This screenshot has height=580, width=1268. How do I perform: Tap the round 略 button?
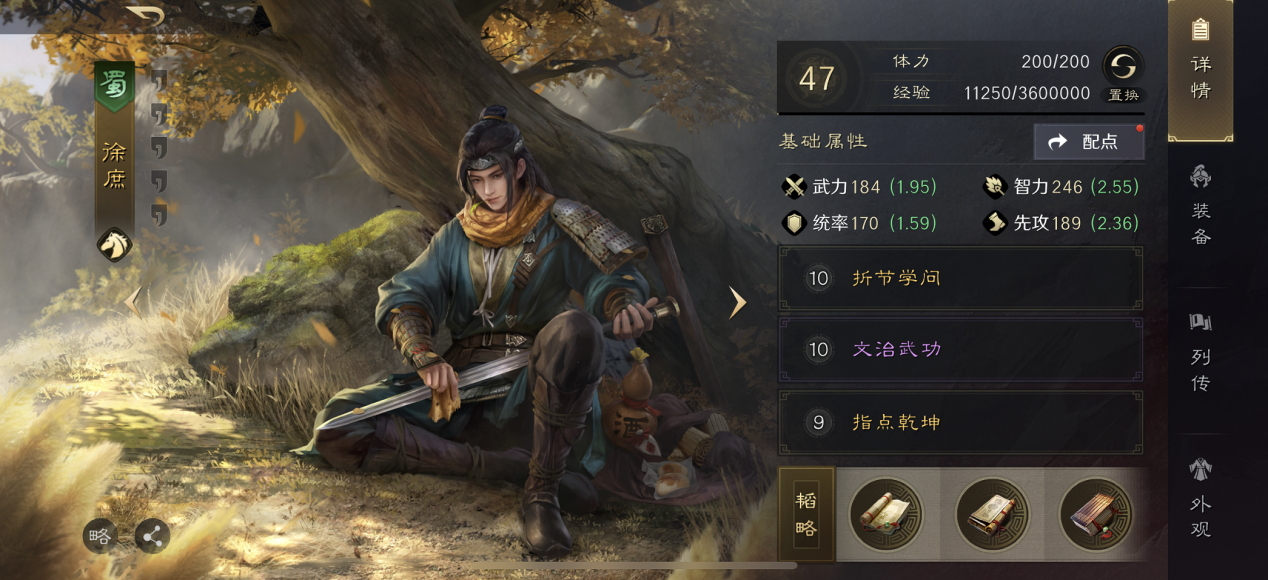coord(100,537)
